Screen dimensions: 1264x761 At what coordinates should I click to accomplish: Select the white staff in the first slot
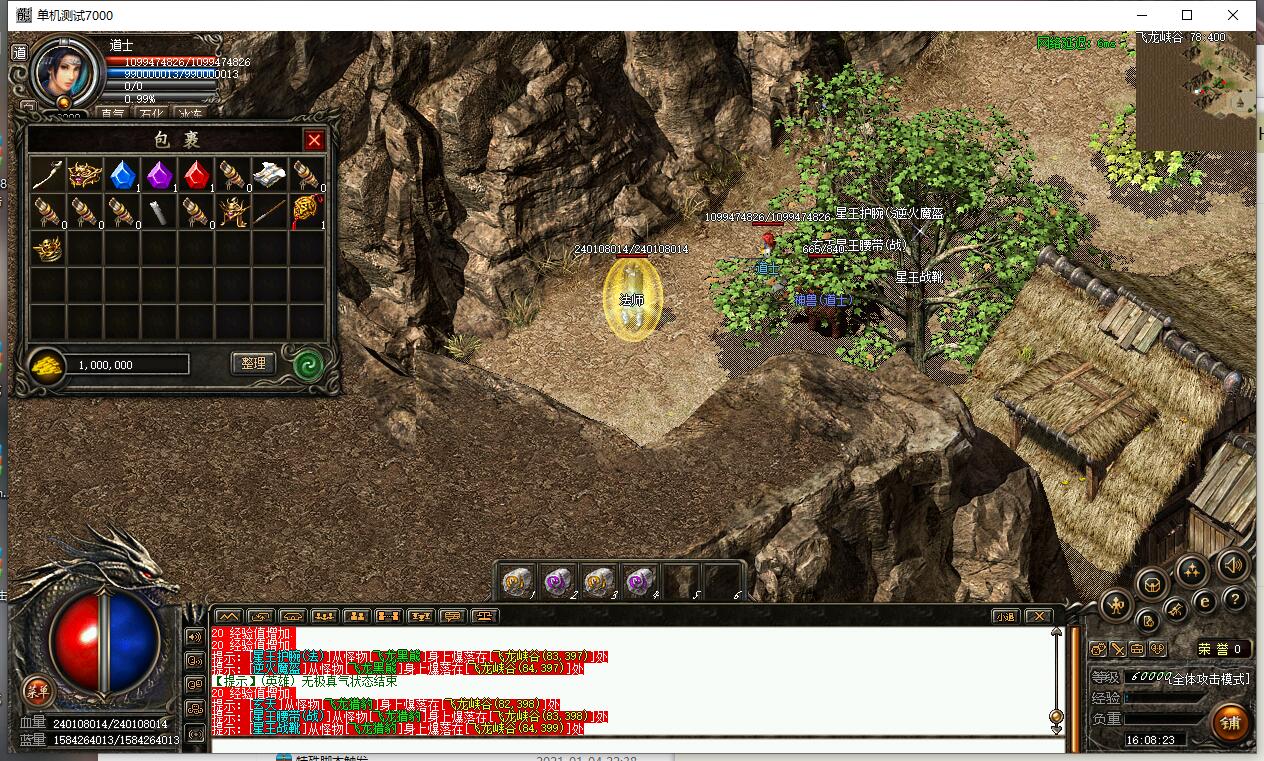(x=47, y=175)
